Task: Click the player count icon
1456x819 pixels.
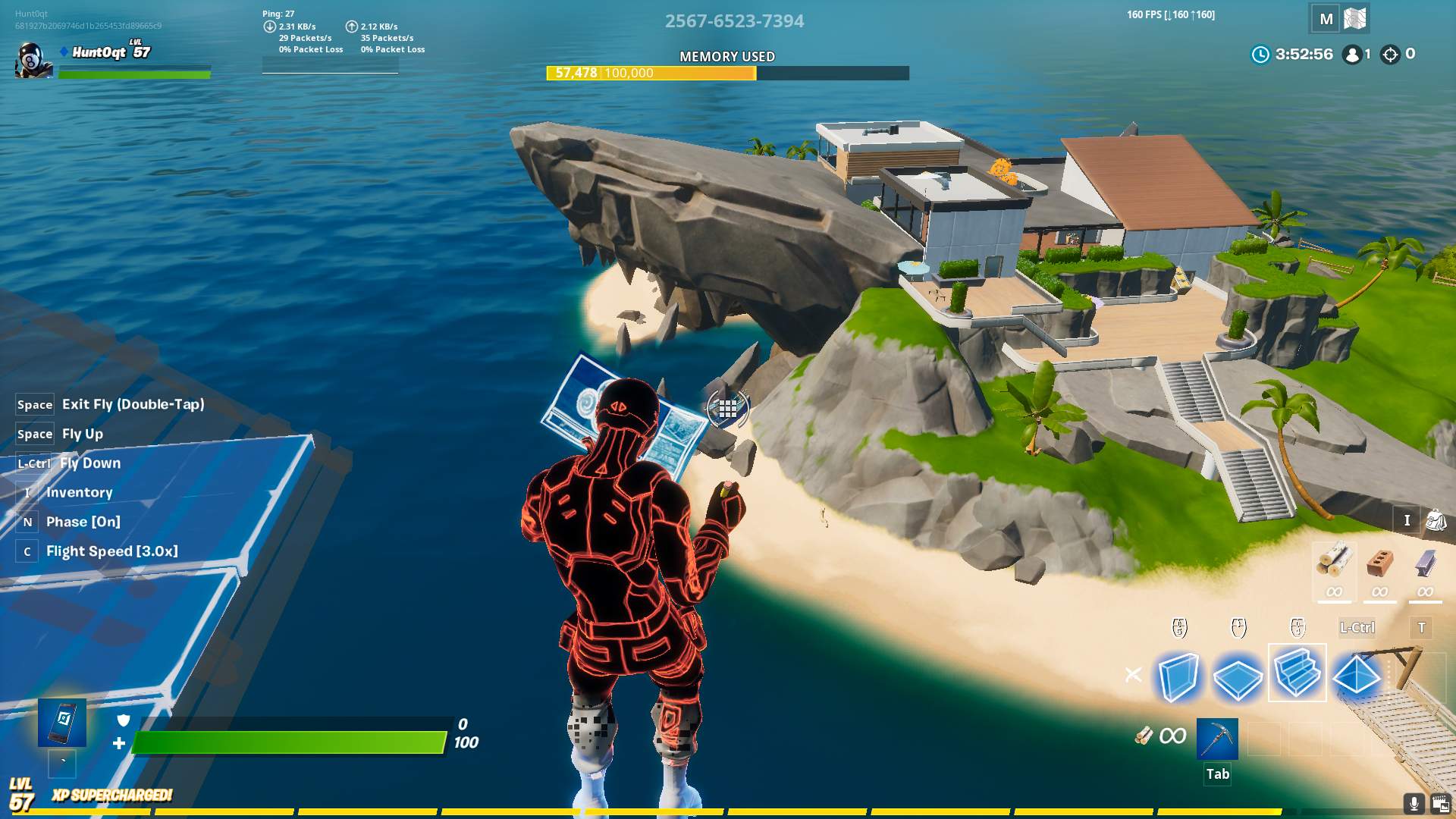Action: [x=1352, y=54]
